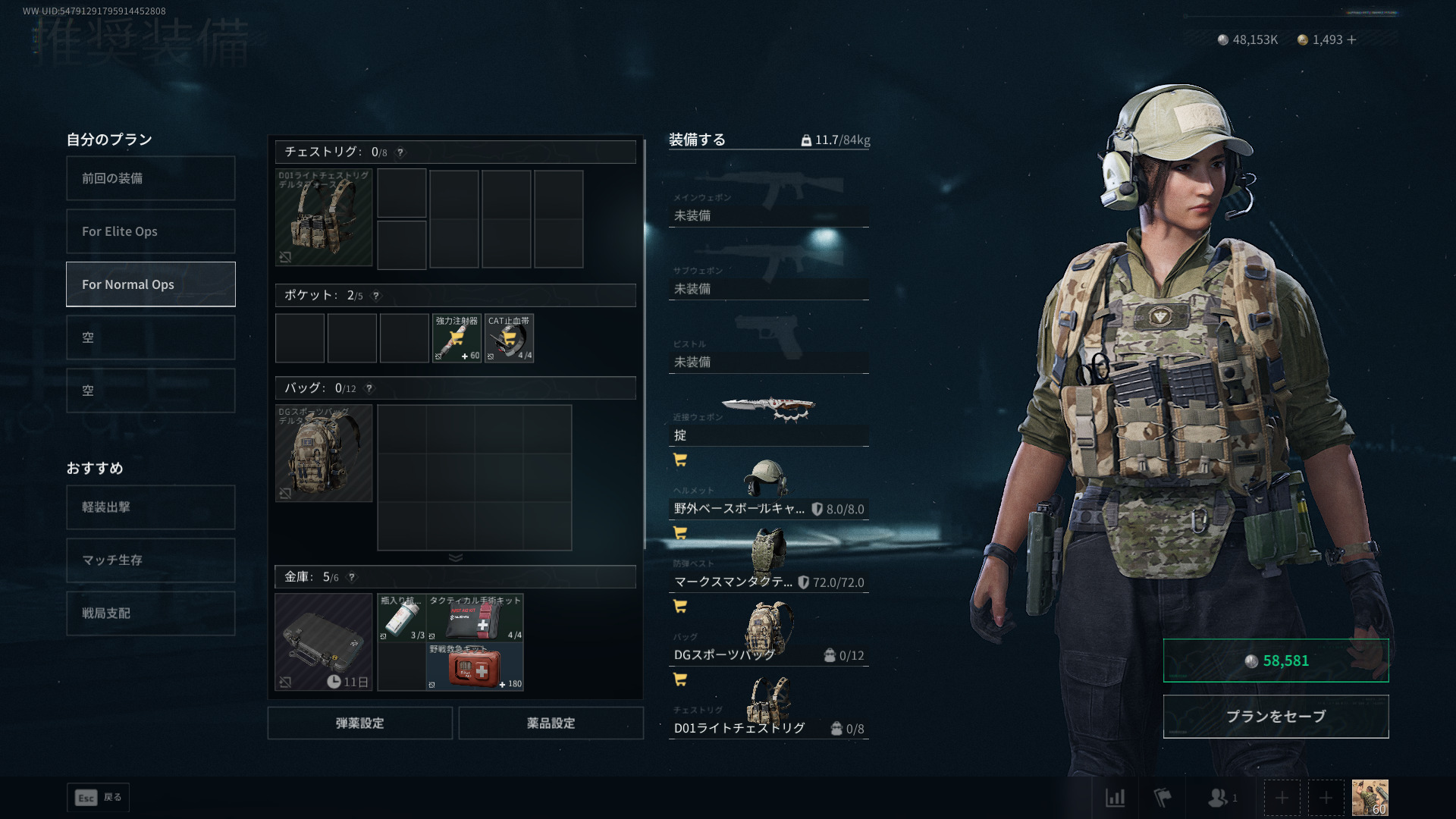The height and width of the screenshot is (819, 1456).
Task: Click the タクティカル手術キット in the safe
Action: click(475, 617)
